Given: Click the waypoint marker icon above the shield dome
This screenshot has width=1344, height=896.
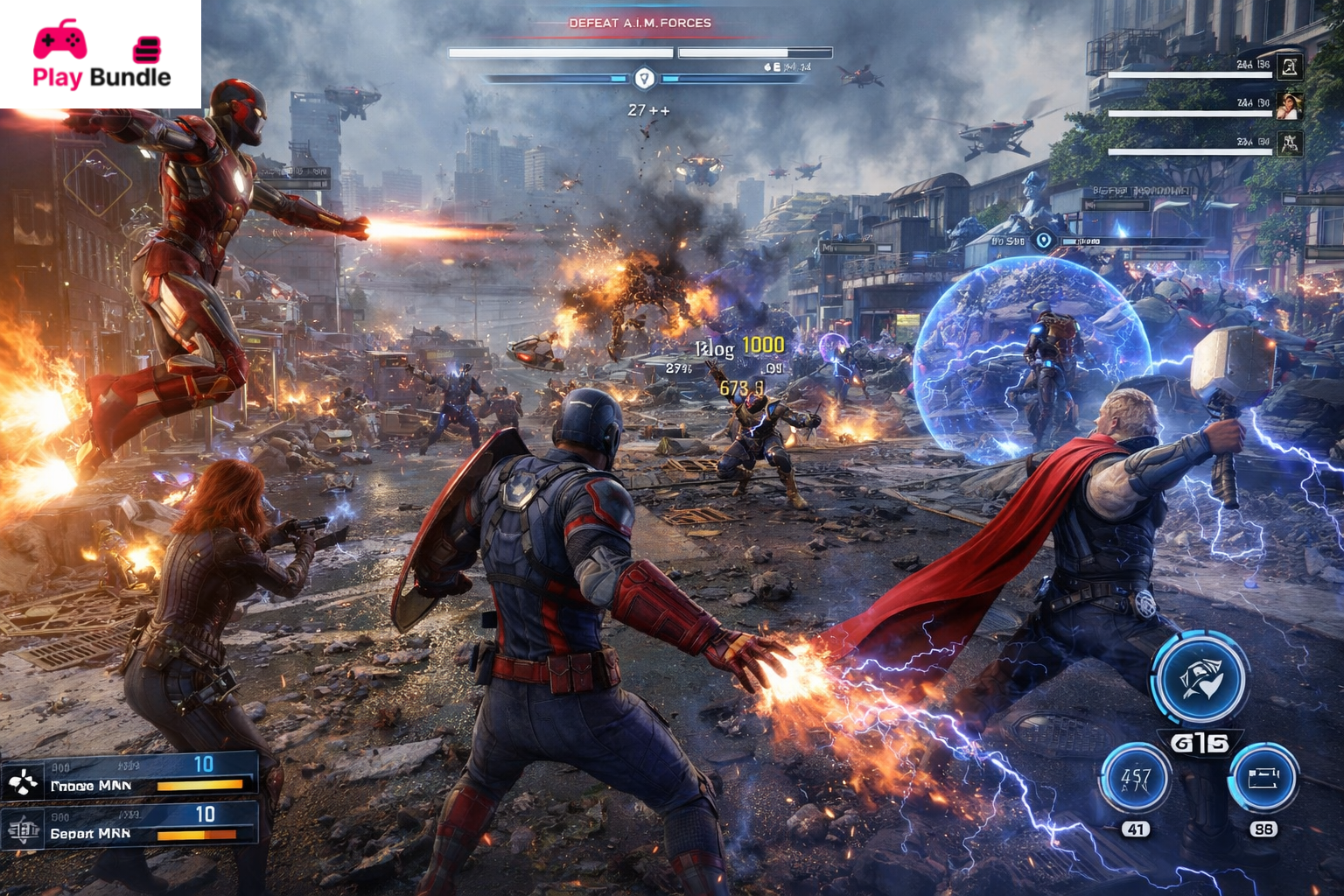Looking at the screenshot, I should coord(1043,241).
